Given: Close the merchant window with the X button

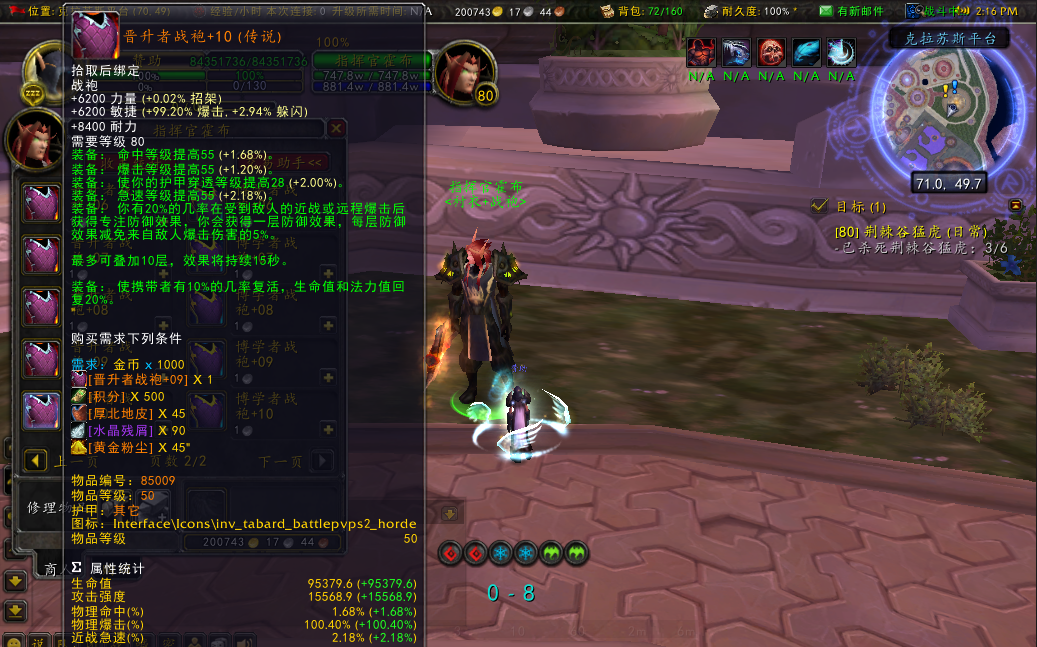Looking at the screenshot, I should pos(337,128).
